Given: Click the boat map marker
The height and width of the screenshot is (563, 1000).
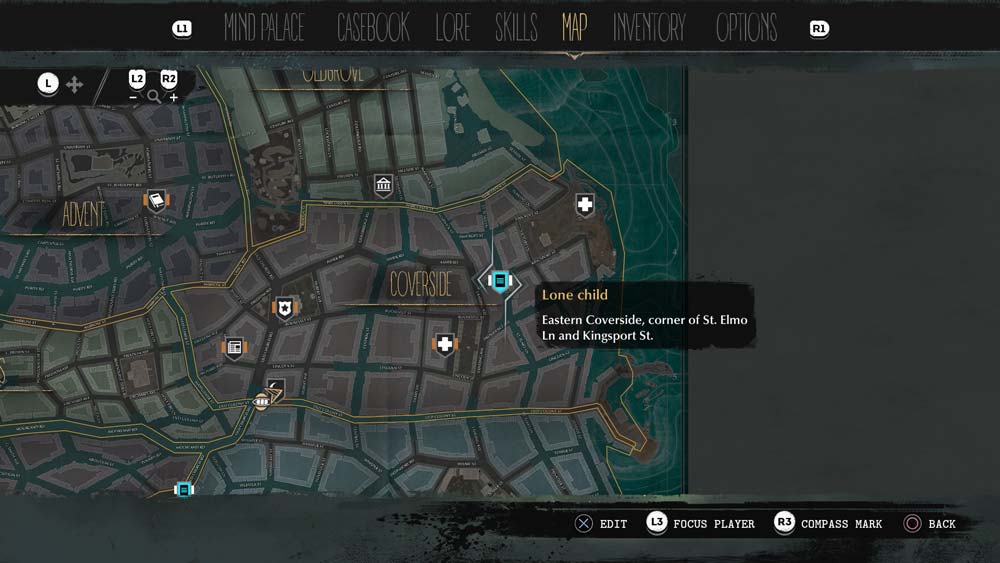Looking at the screenshot, I should click(263, 400).
